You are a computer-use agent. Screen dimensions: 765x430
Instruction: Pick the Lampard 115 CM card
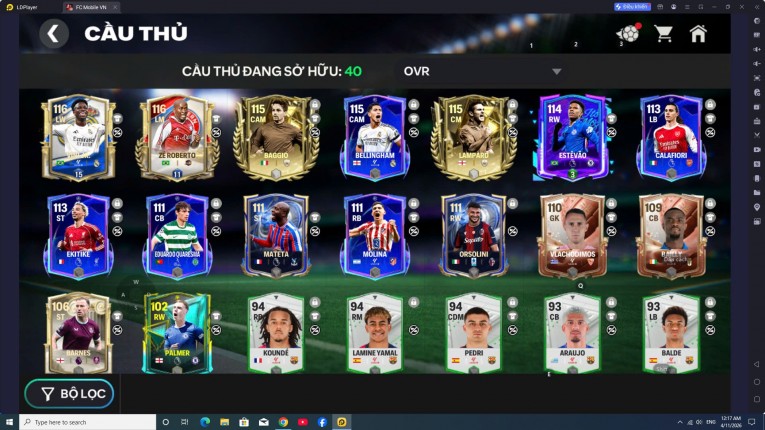tap(470, 137)
